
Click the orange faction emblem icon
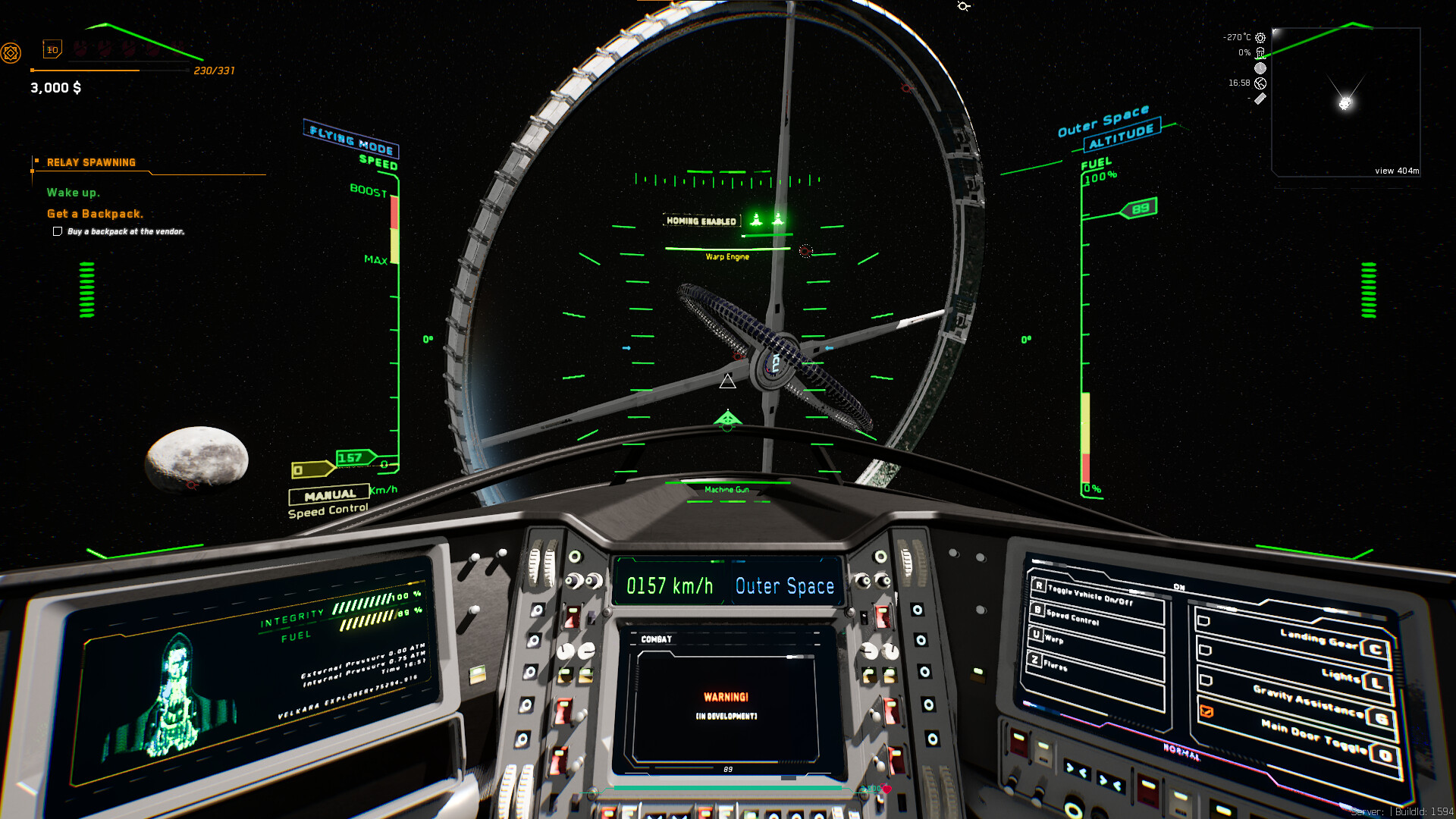(11, 53)
